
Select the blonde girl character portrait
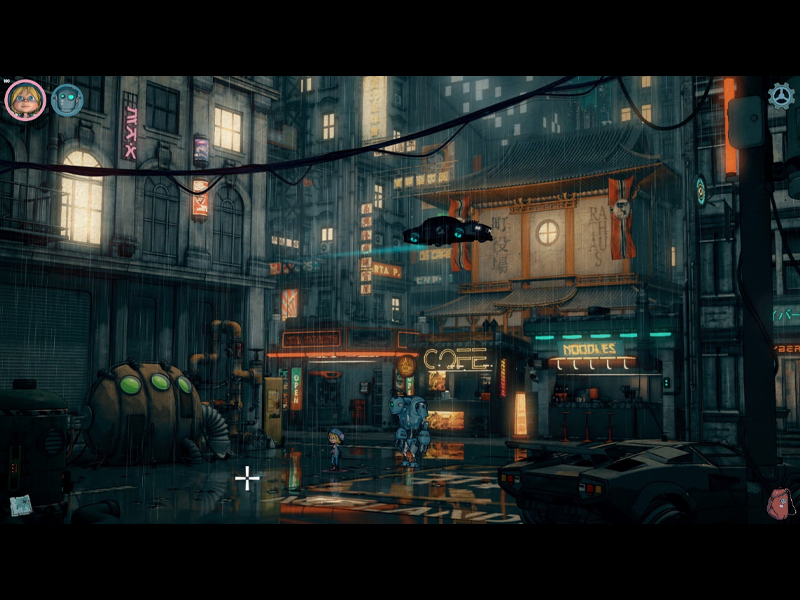(25, 100)
